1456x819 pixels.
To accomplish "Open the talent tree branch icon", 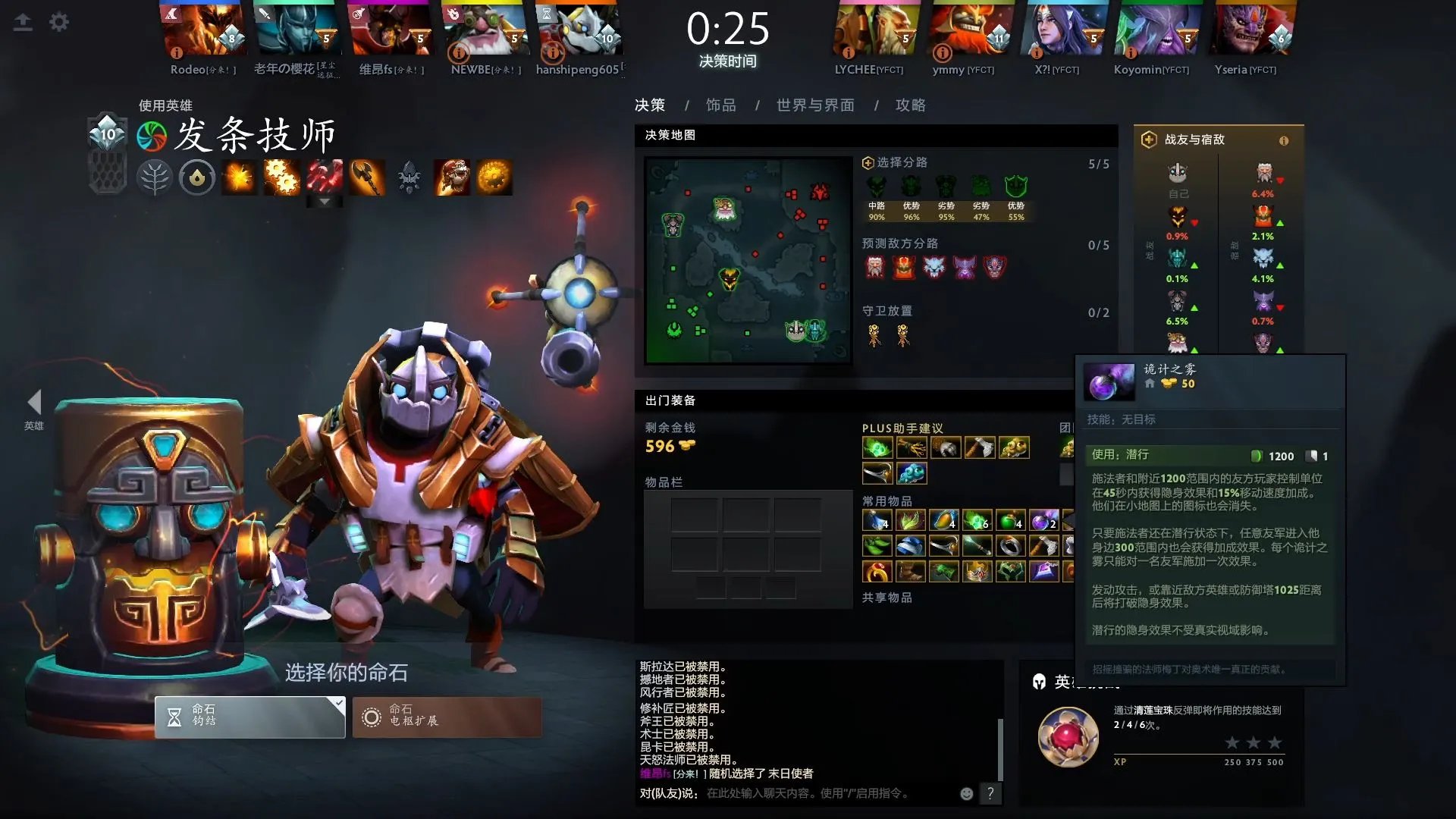I will tap(155, 177).
